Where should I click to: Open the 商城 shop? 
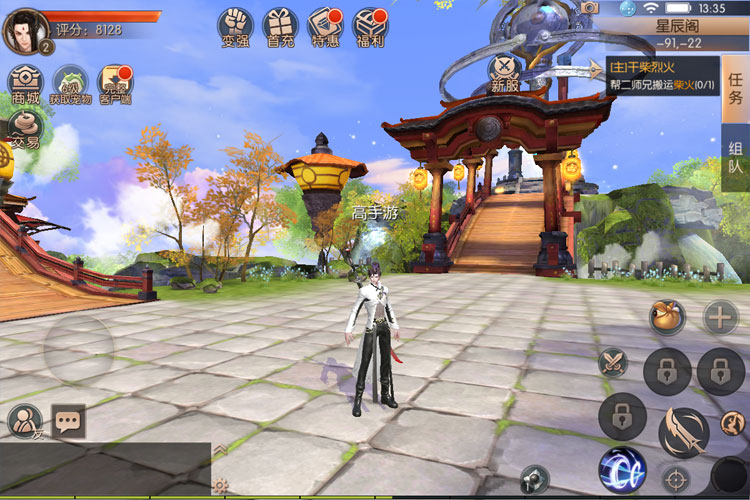[26, 83]
